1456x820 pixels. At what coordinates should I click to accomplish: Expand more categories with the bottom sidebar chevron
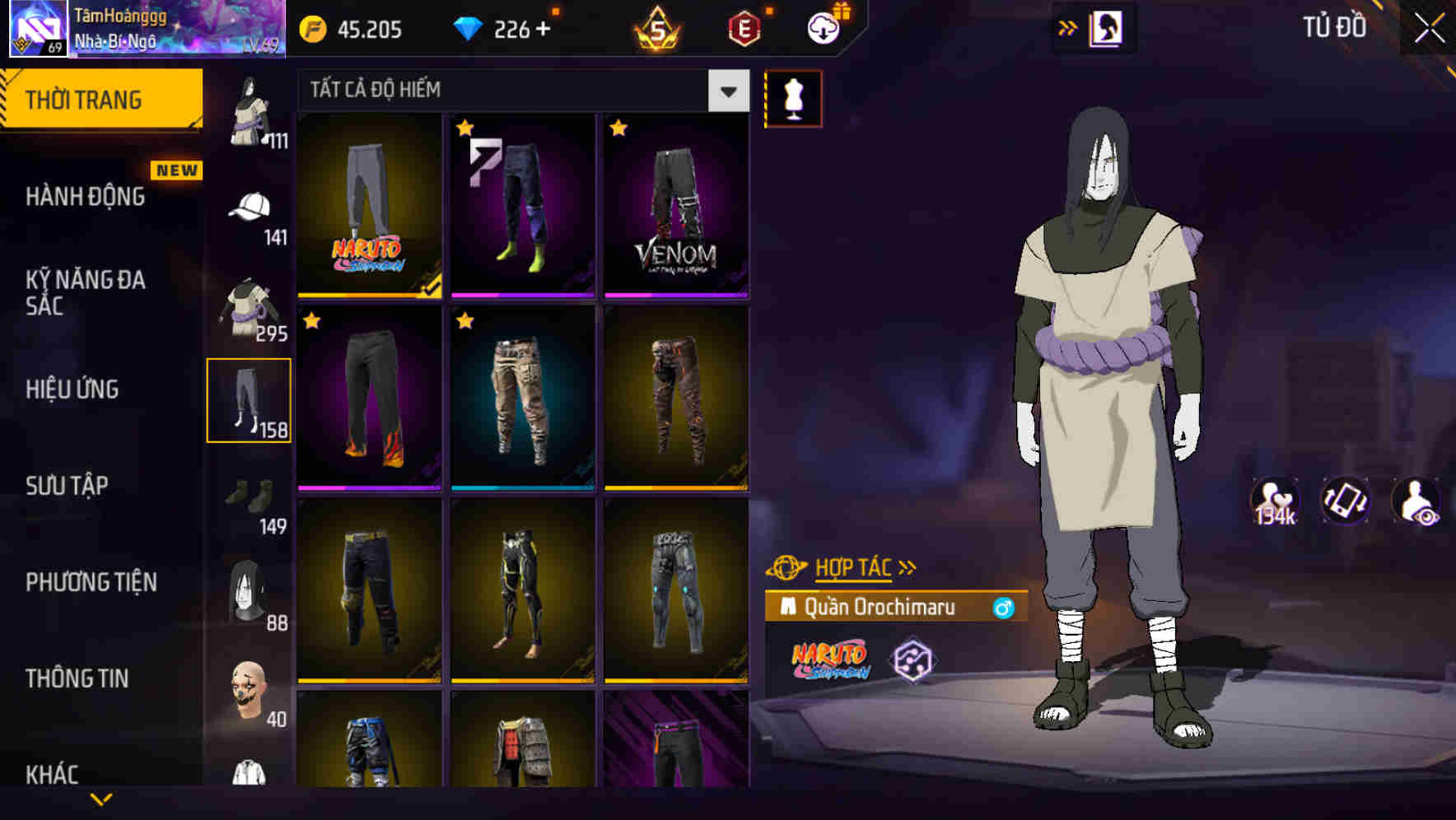(x=103, y=796)
